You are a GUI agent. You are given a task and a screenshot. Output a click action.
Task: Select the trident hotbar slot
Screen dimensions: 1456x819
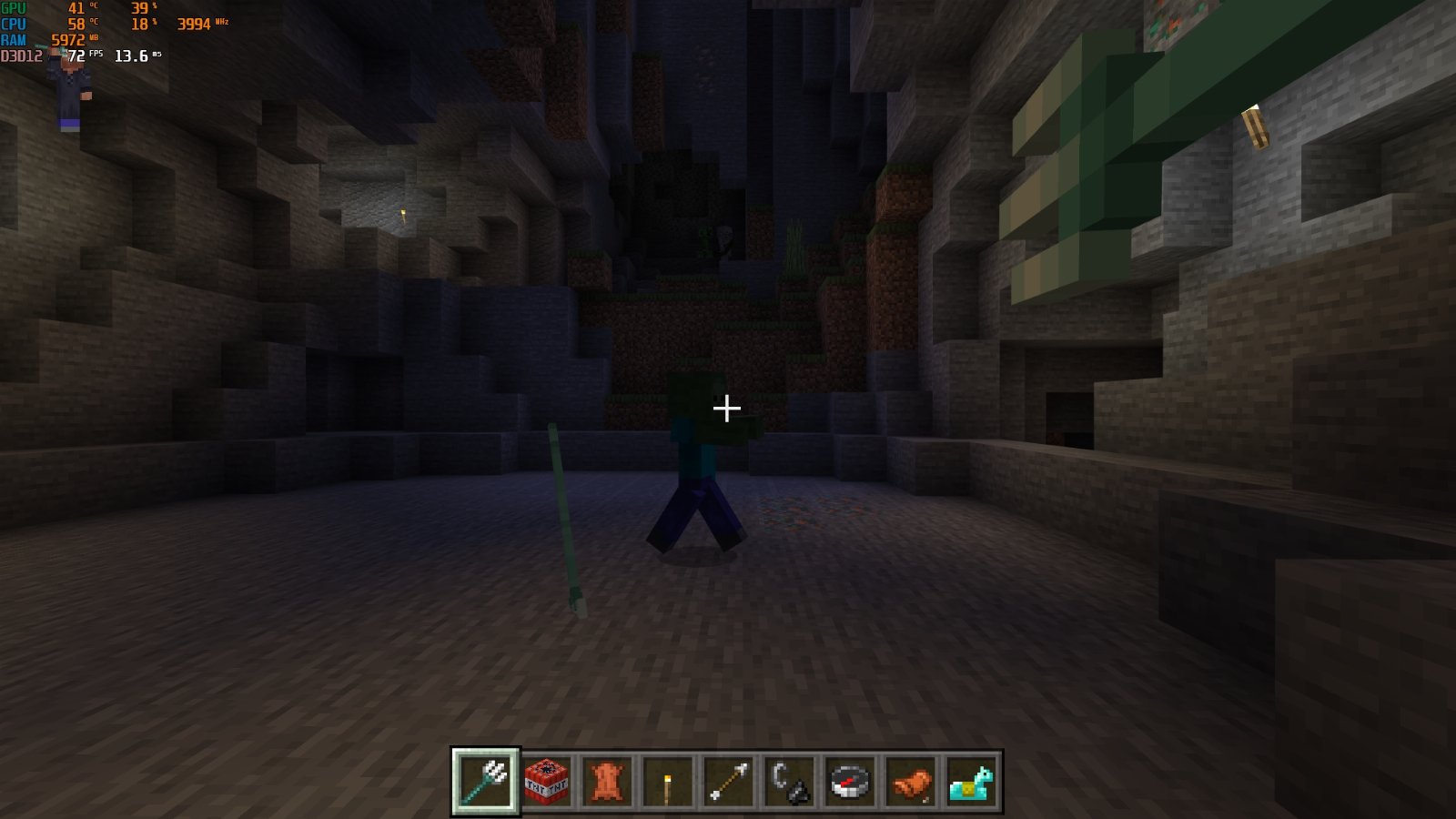click(x=485, y=780)
